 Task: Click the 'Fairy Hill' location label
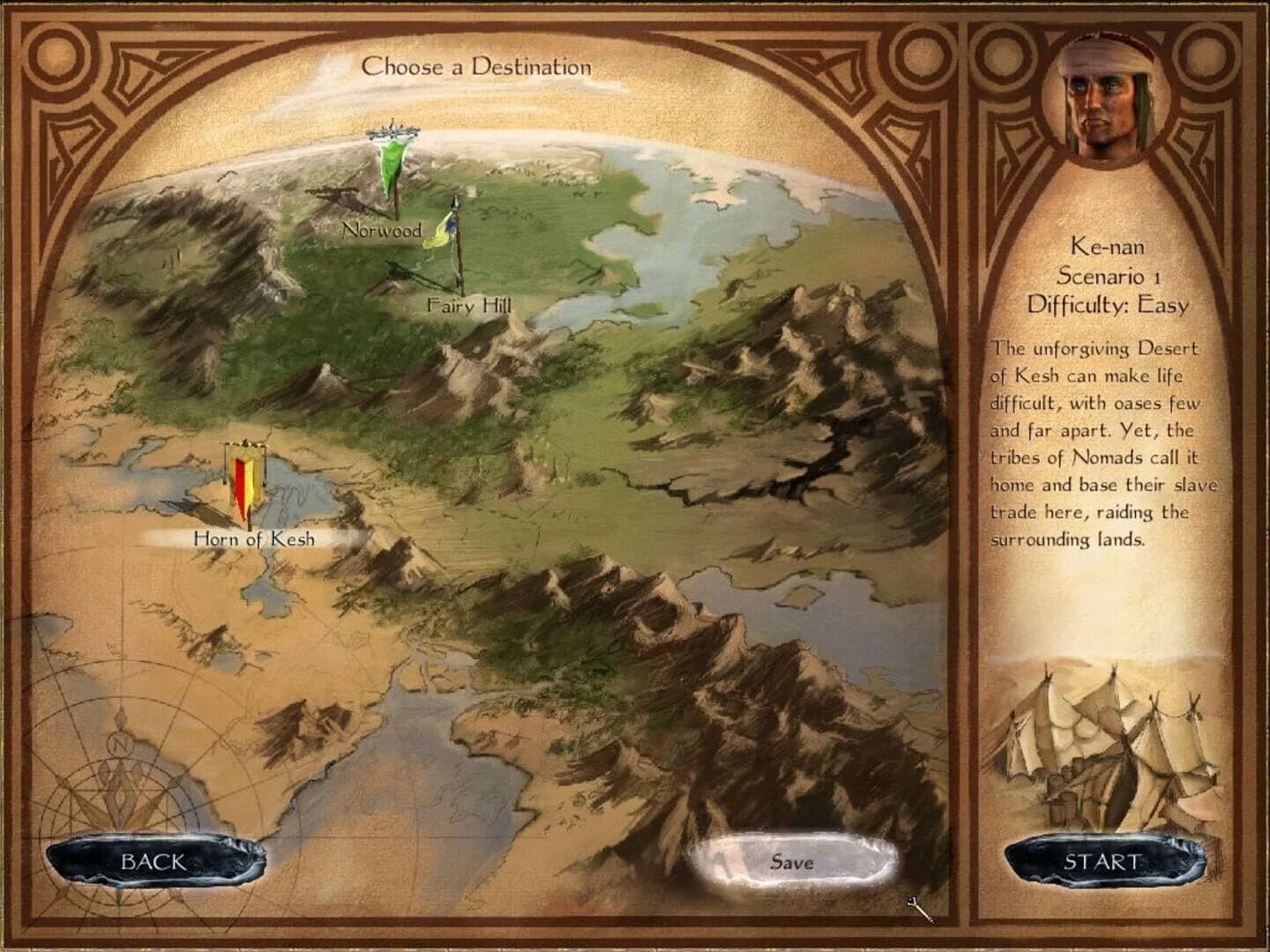click(x=468, y=306)
